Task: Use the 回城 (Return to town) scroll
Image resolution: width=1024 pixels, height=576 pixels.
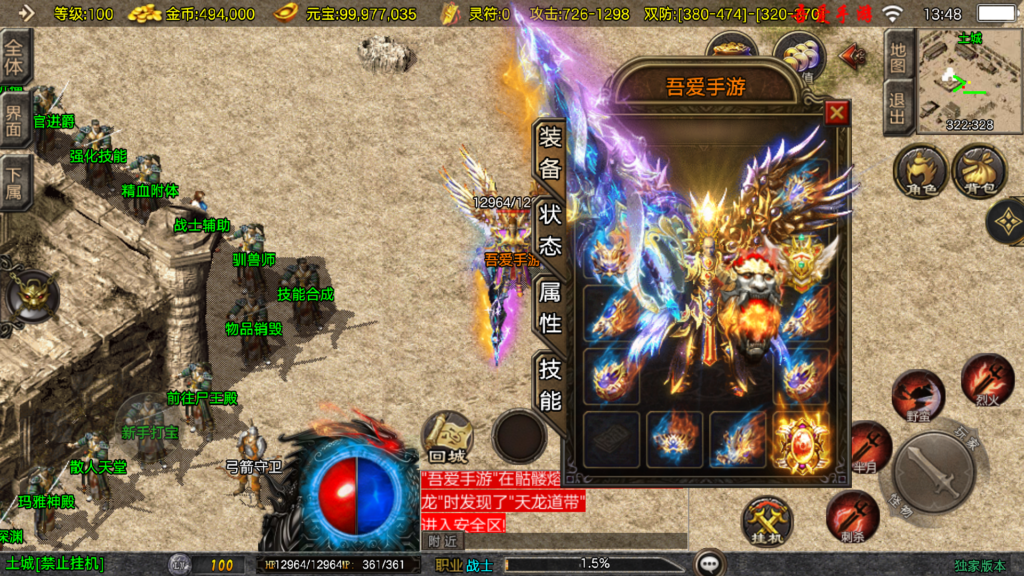Action: click(446, 437)
